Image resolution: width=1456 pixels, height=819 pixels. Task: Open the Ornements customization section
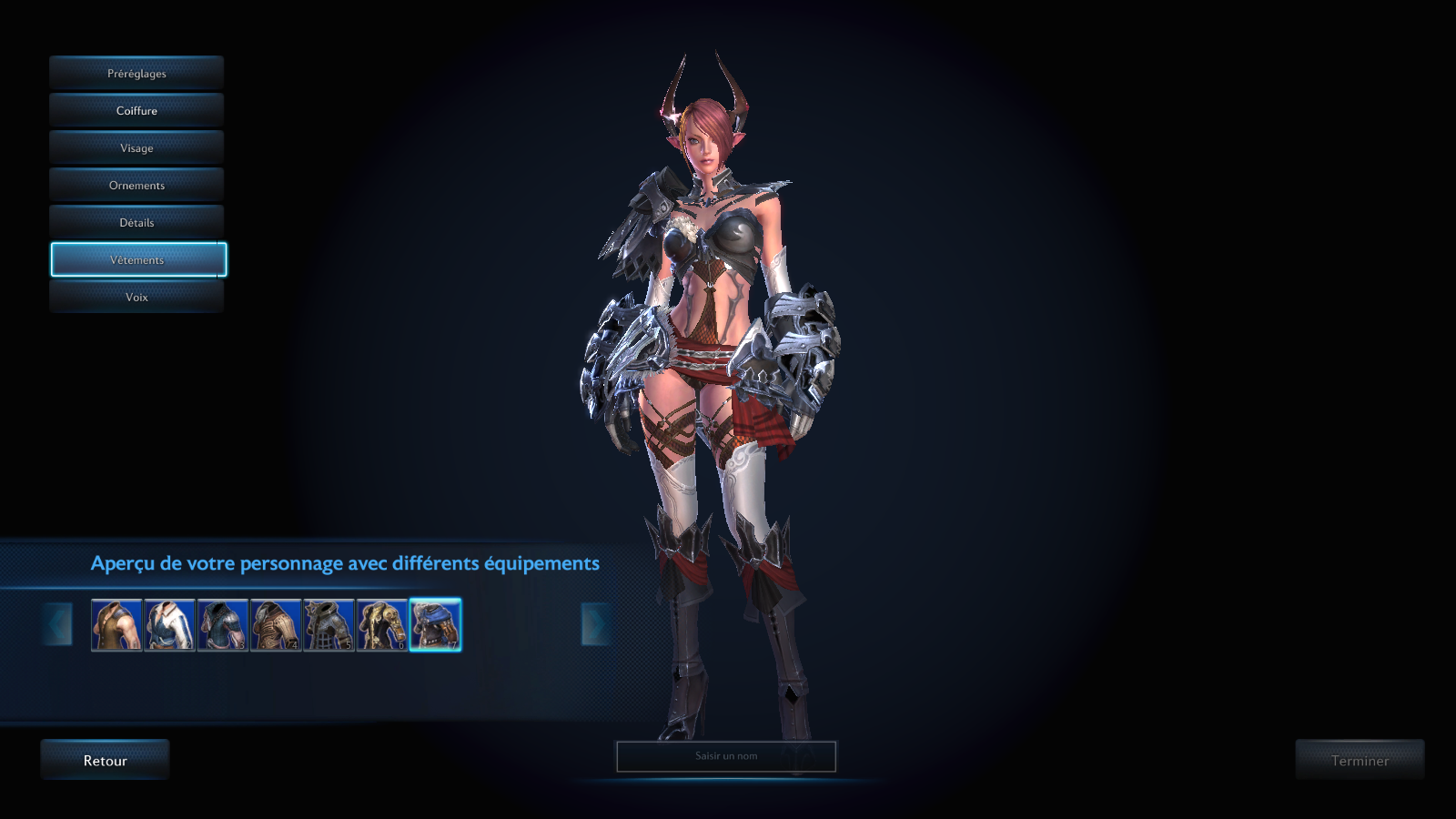click(136, 186)
